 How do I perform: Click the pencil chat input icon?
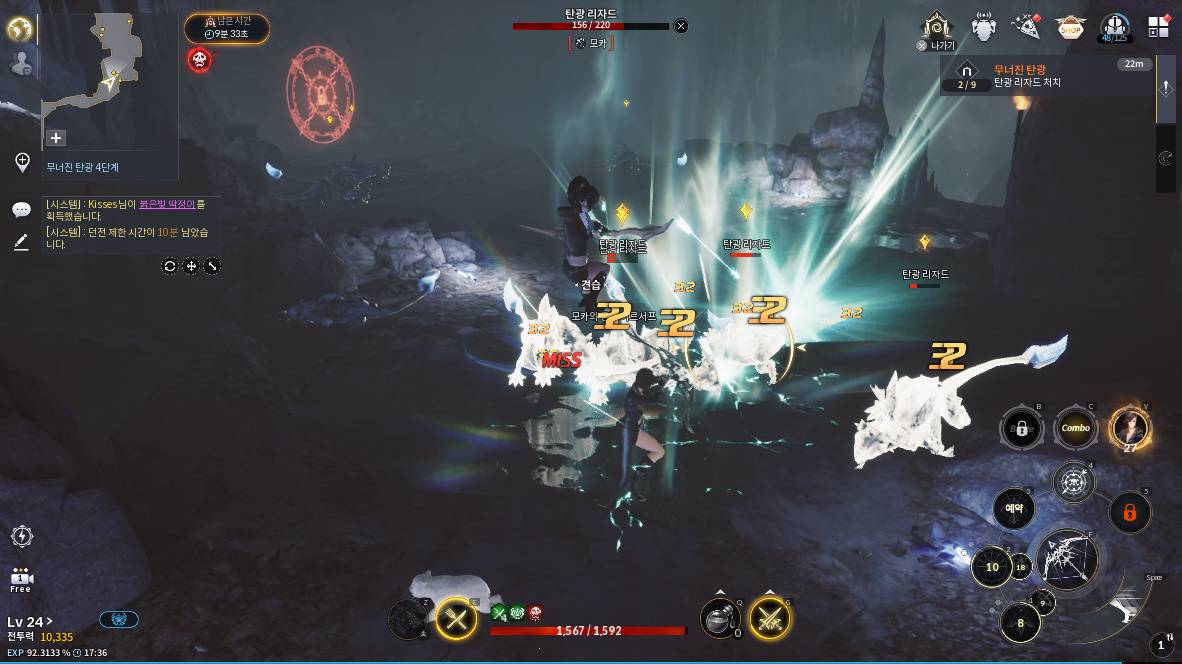21,242
